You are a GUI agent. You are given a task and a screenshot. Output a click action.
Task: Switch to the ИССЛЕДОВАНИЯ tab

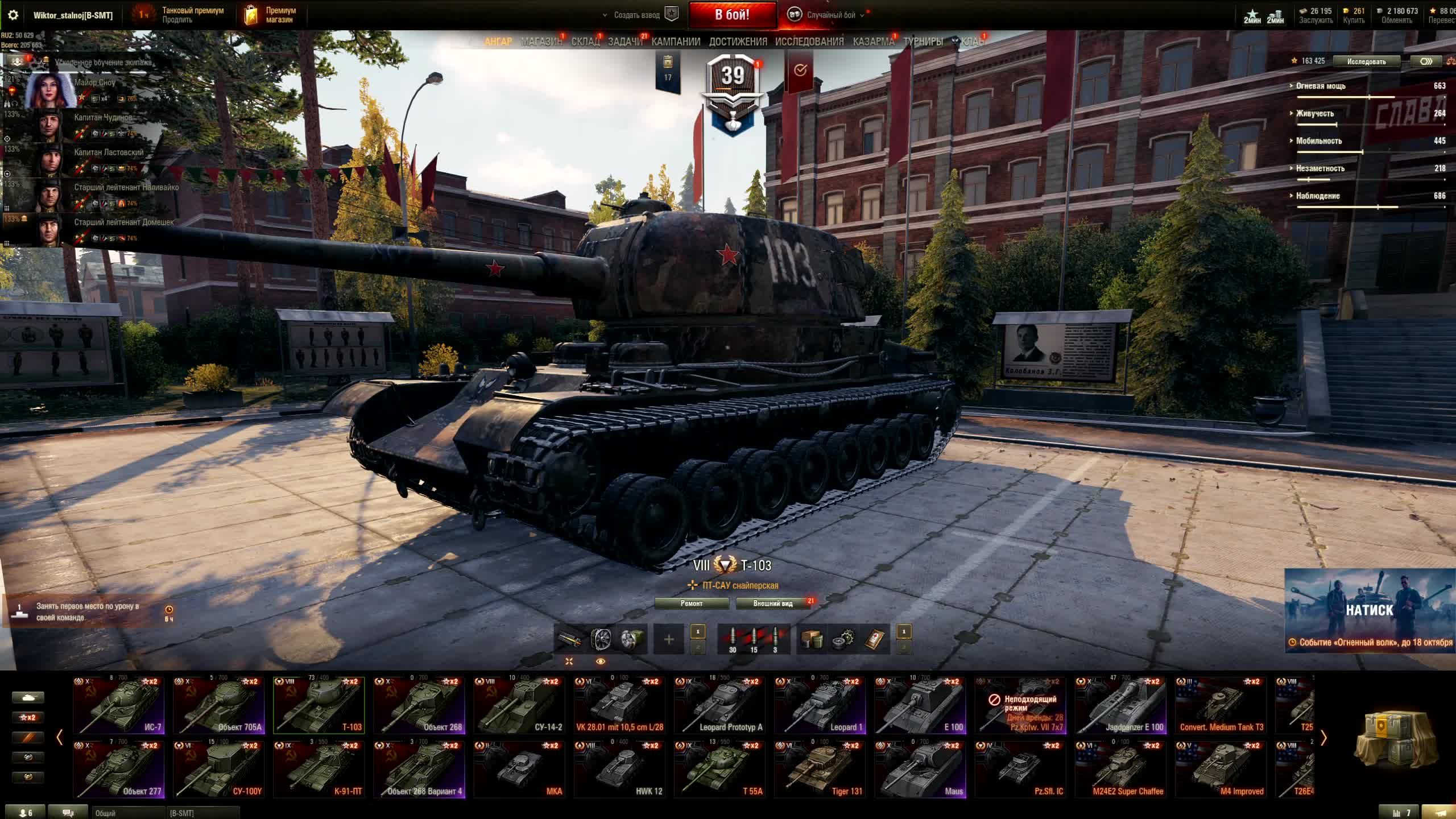pyautogui.click(x=809, y=42)
